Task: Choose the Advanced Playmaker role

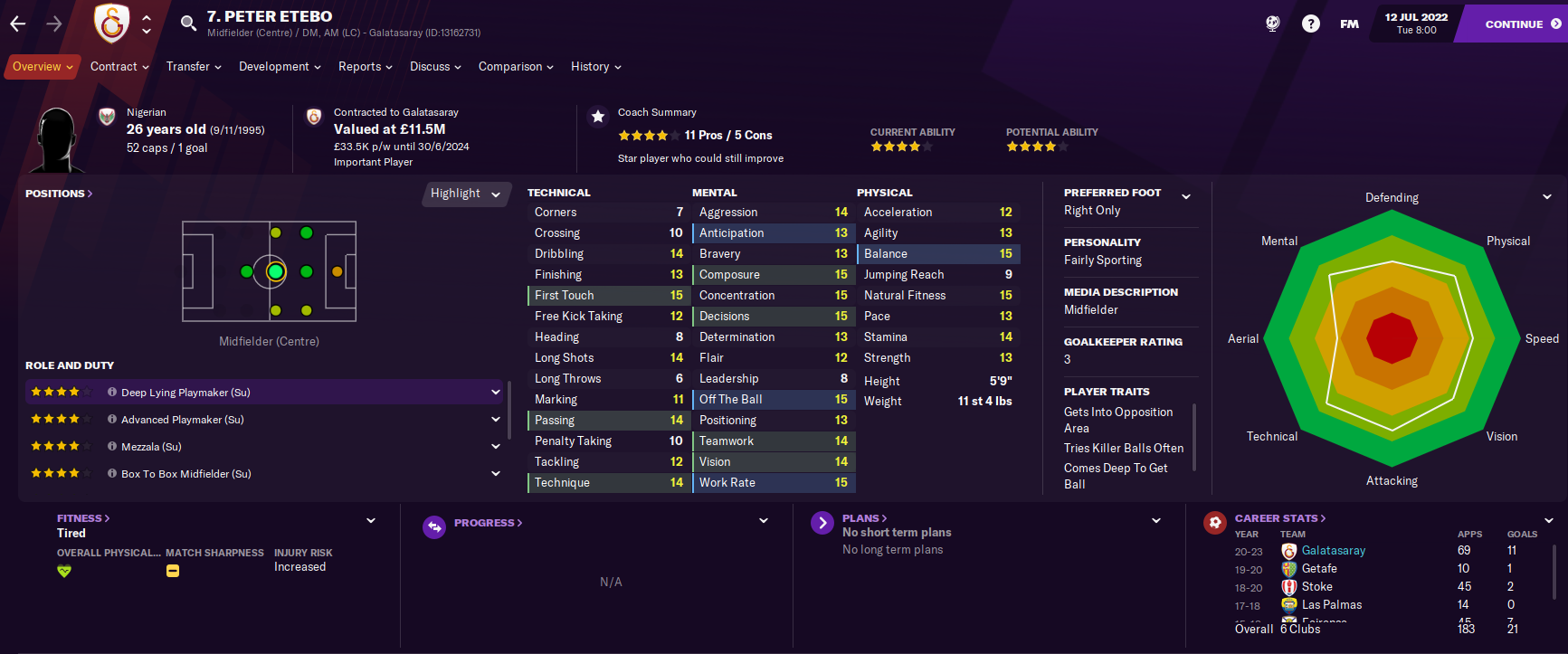Action: point(262,420)
